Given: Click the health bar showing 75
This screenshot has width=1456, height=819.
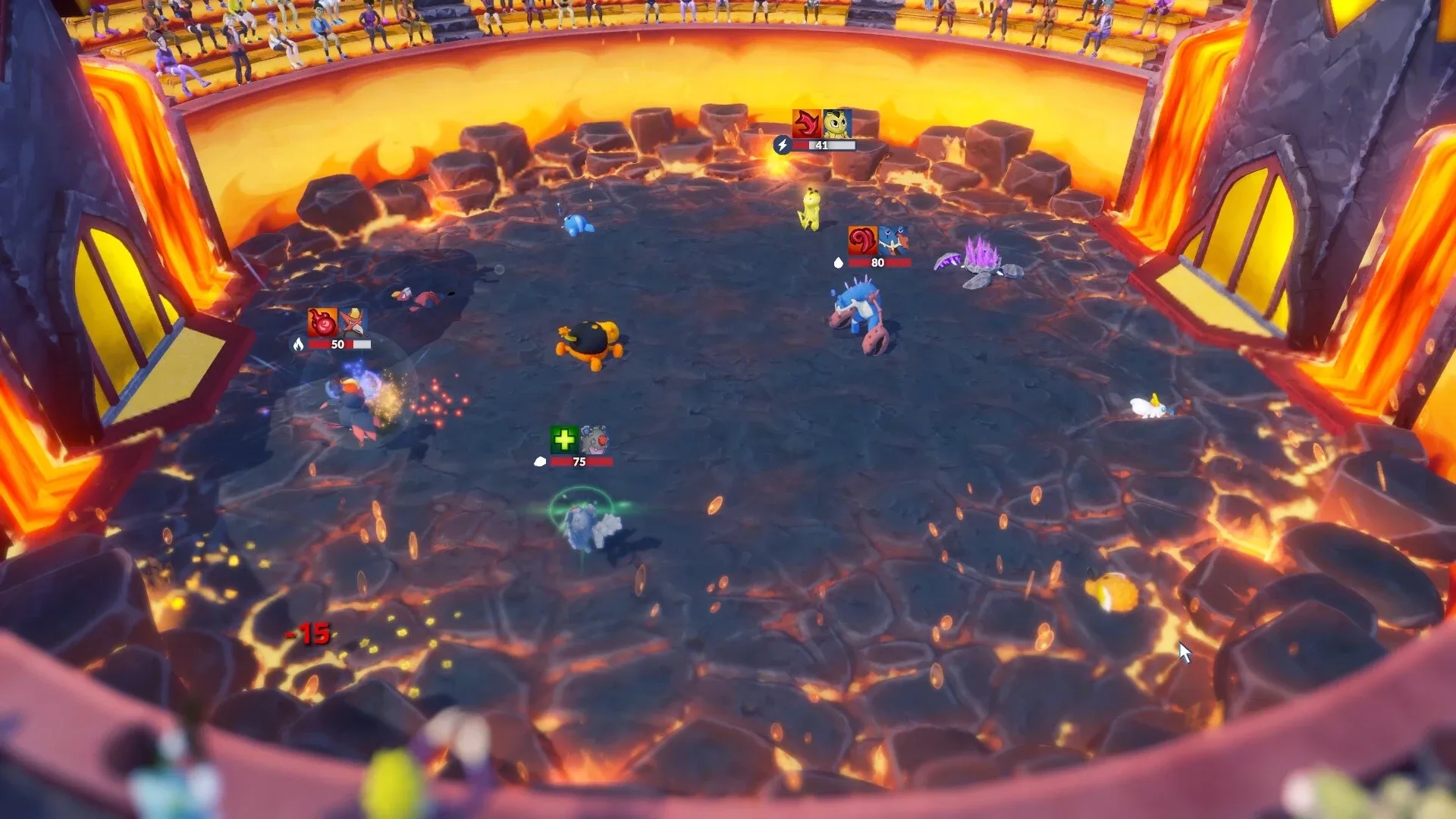Looking at the screenshot, I should (579, 461).
